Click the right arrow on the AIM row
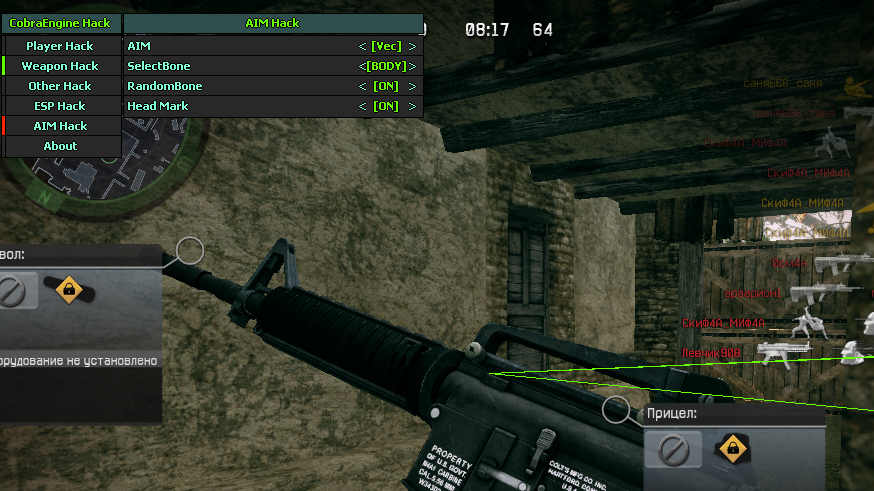874x491 pixels. point(412,46)
